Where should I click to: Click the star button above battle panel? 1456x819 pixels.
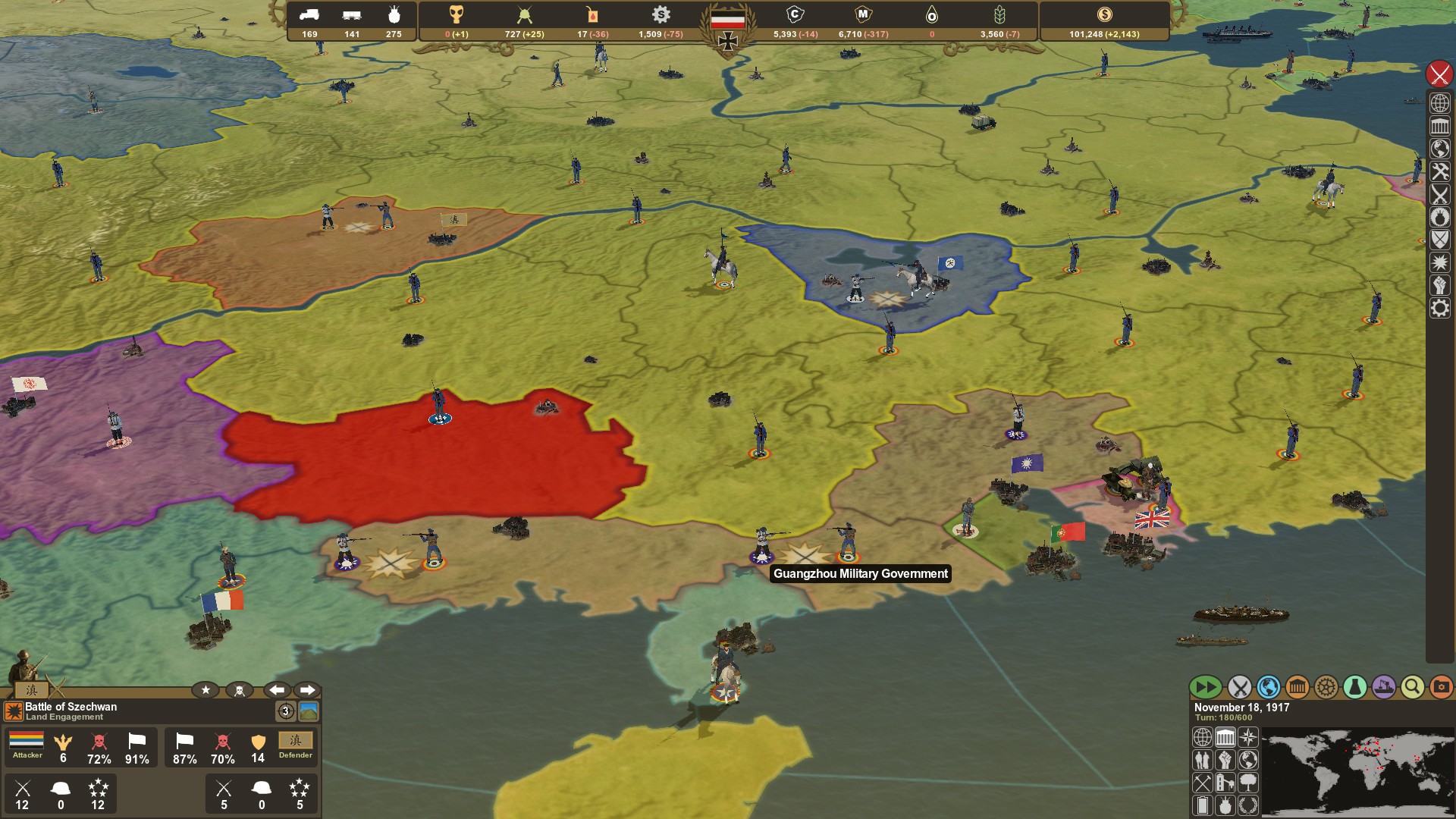[x=206, y=690]
